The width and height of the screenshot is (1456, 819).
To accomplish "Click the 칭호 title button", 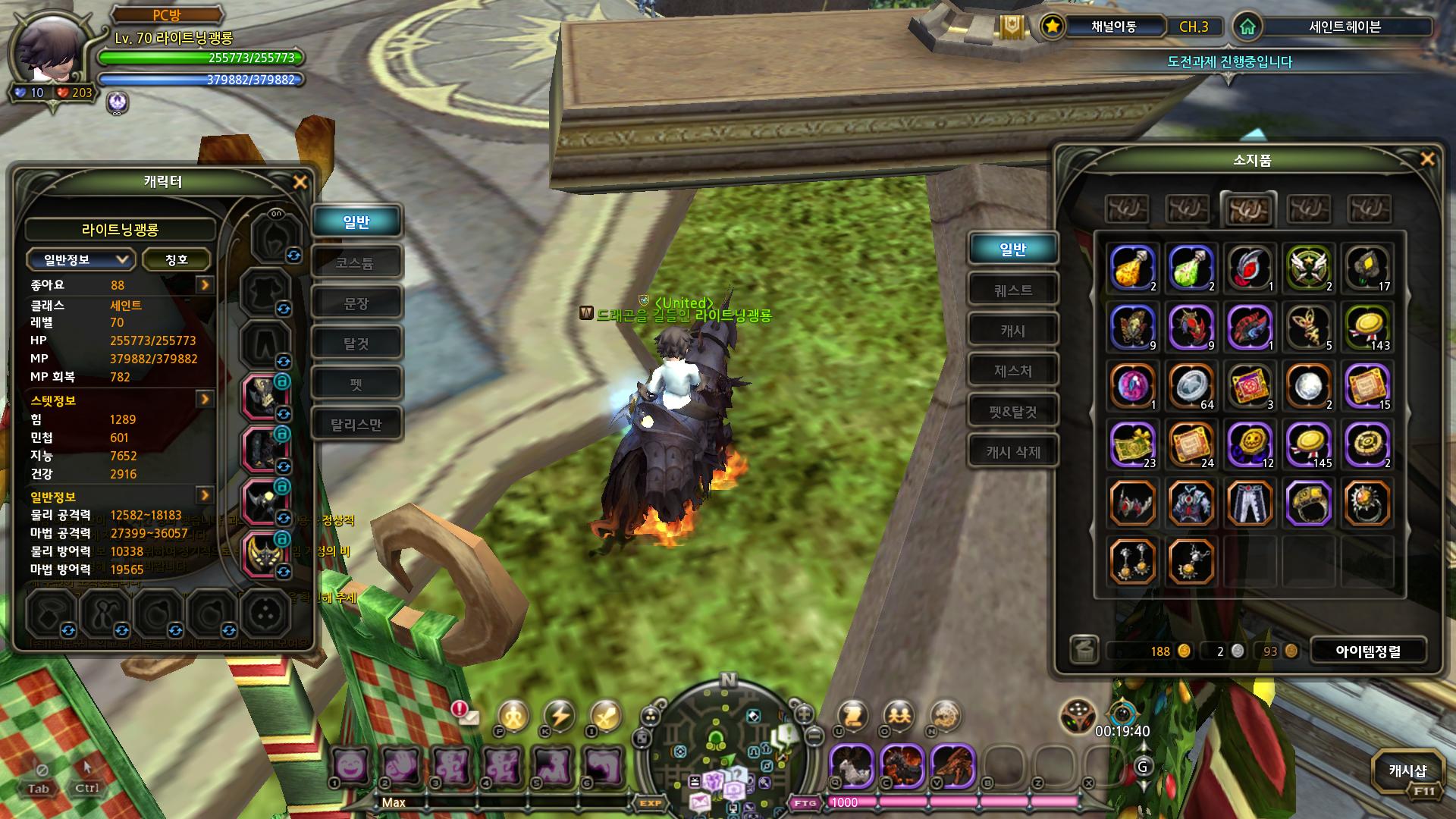I will pos(176,259).
